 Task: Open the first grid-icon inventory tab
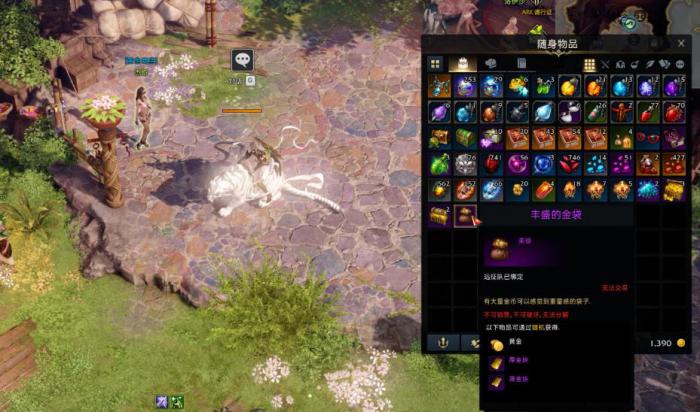[436, 64]
